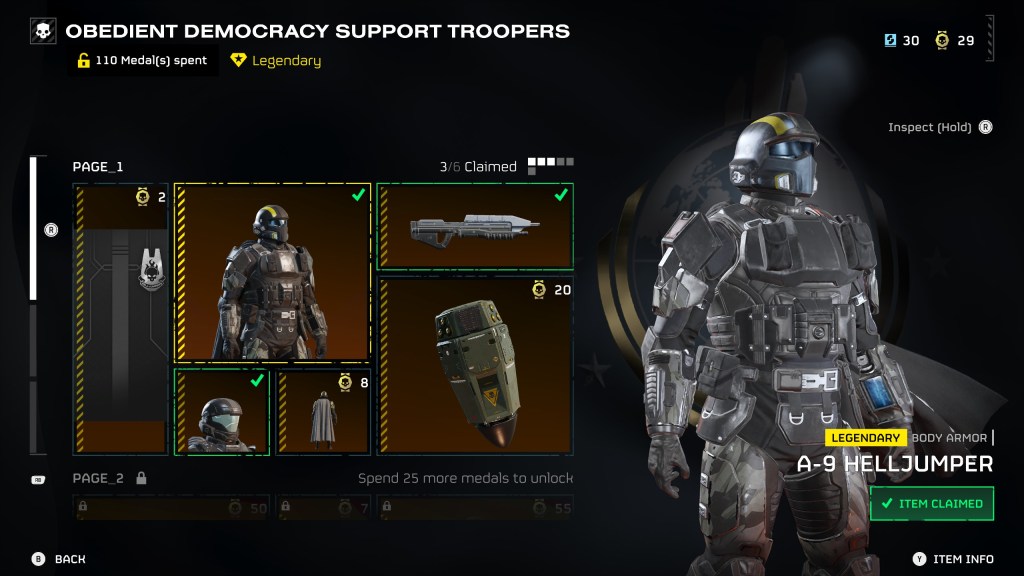The width and height of the screenshot is (1024, 576).
Task: Select the claimed helmet tile
Action: [222, 412]
